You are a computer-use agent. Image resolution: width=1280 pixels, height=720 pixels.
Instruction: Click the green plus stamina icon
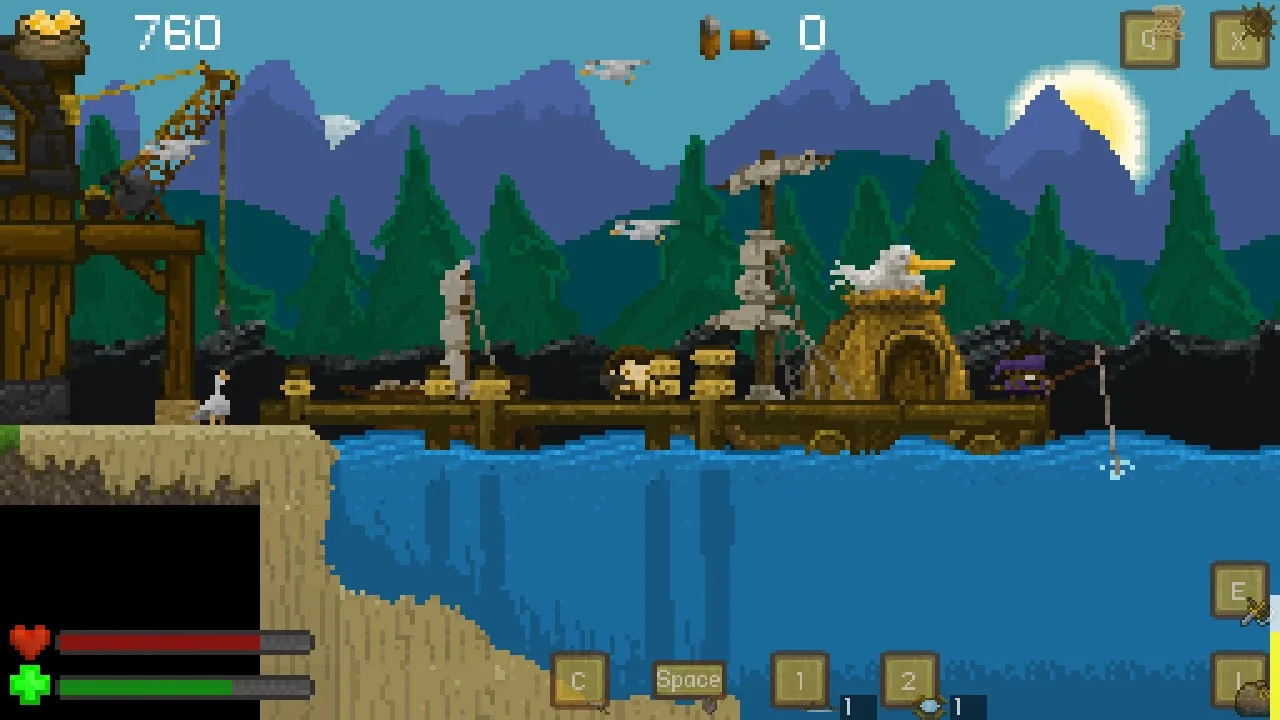click(x=27, y=687)
